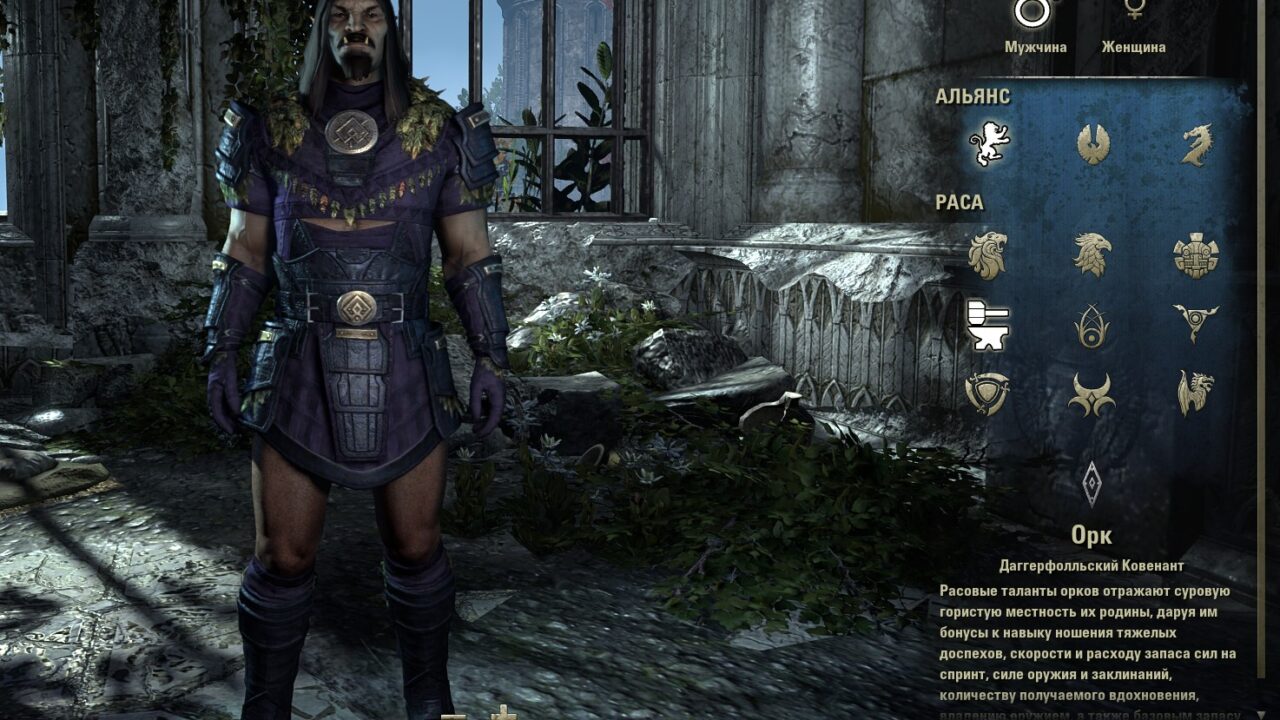Select the Orc anvil race icon

[x=988, y=325]
